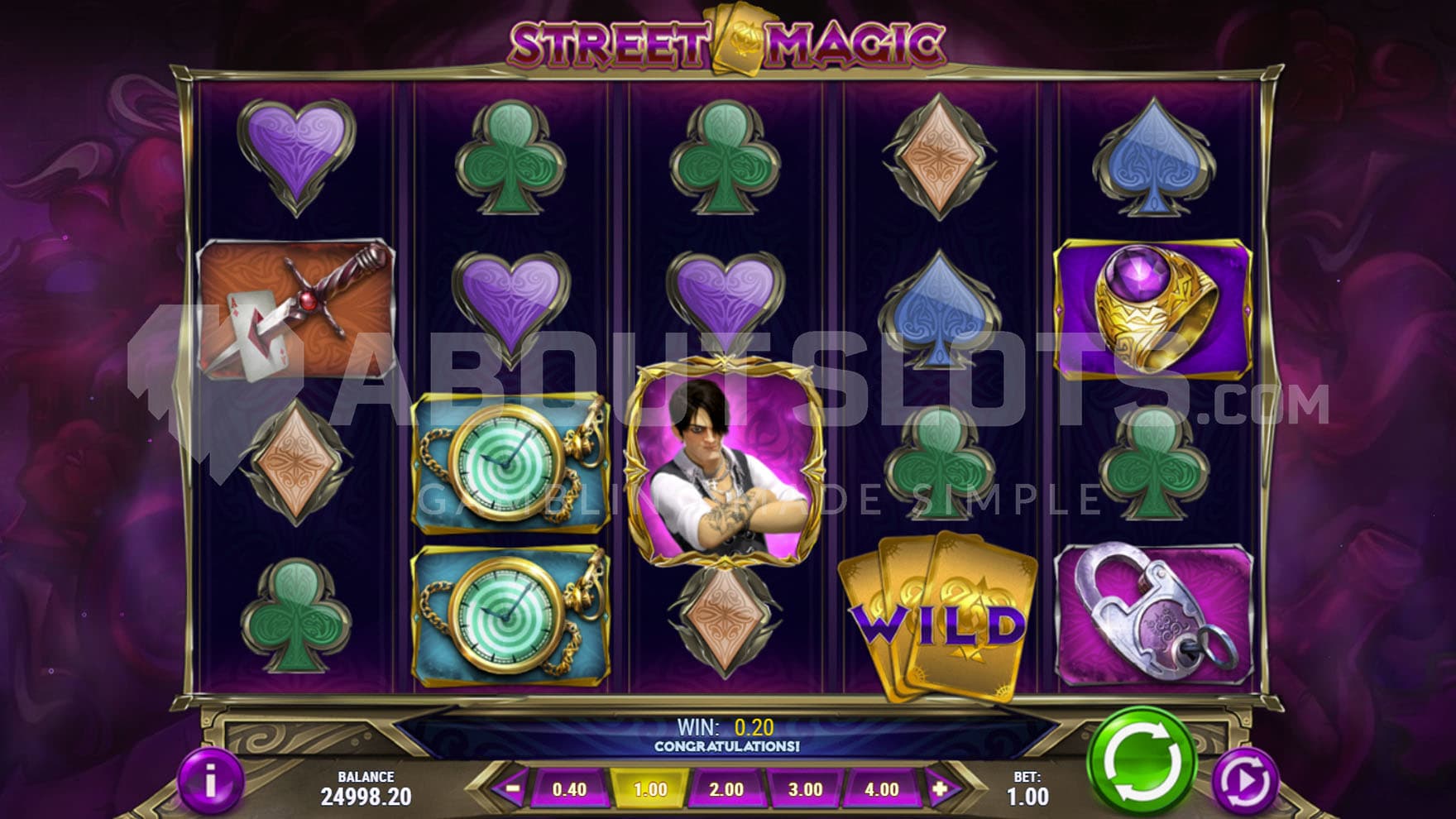Activate the auto-play button
This screenshot has width=1456, height=819.
point(1246,780)
